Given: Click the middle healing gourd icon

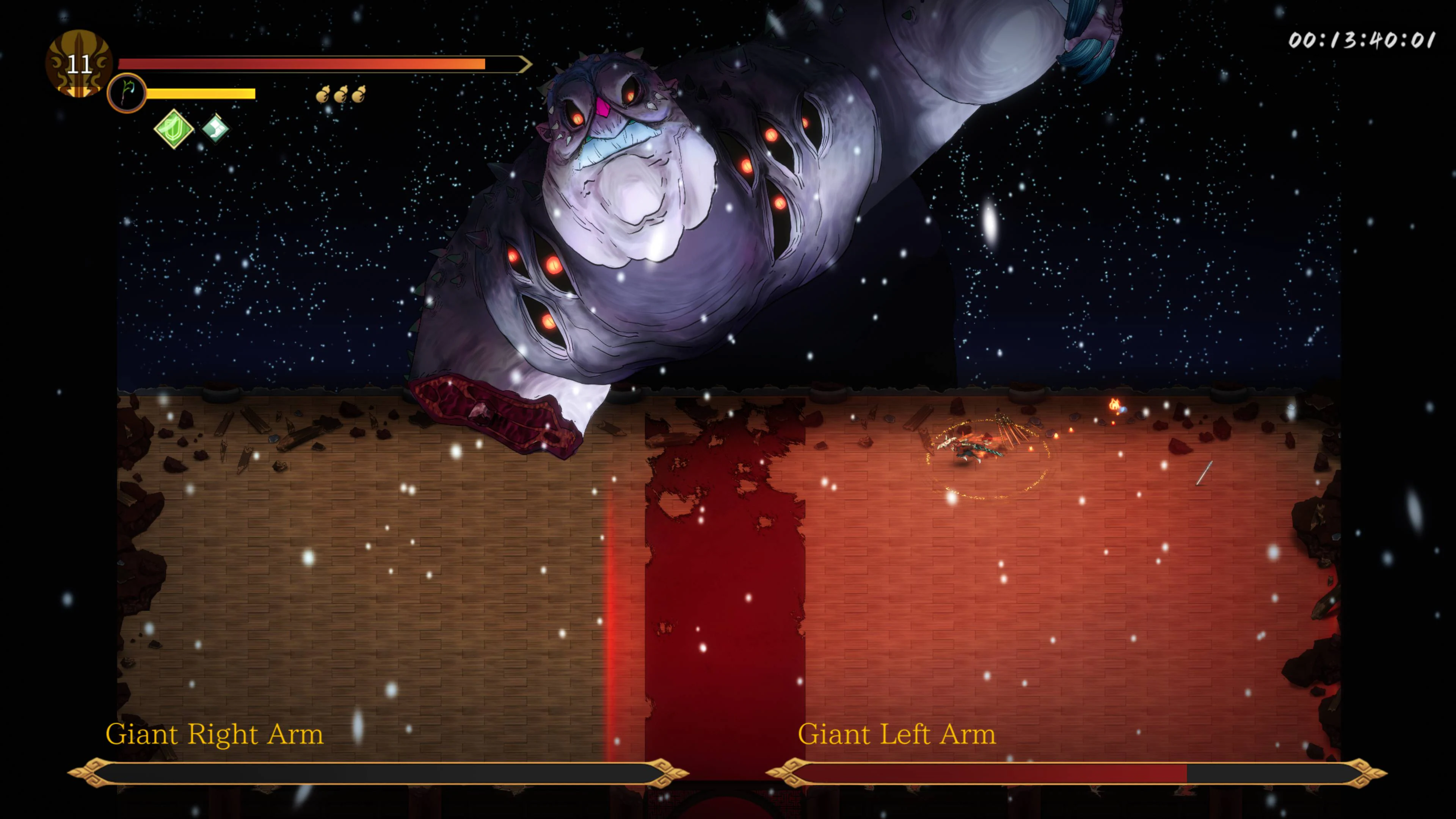Looking at the screenshot, I should [342, 95].
